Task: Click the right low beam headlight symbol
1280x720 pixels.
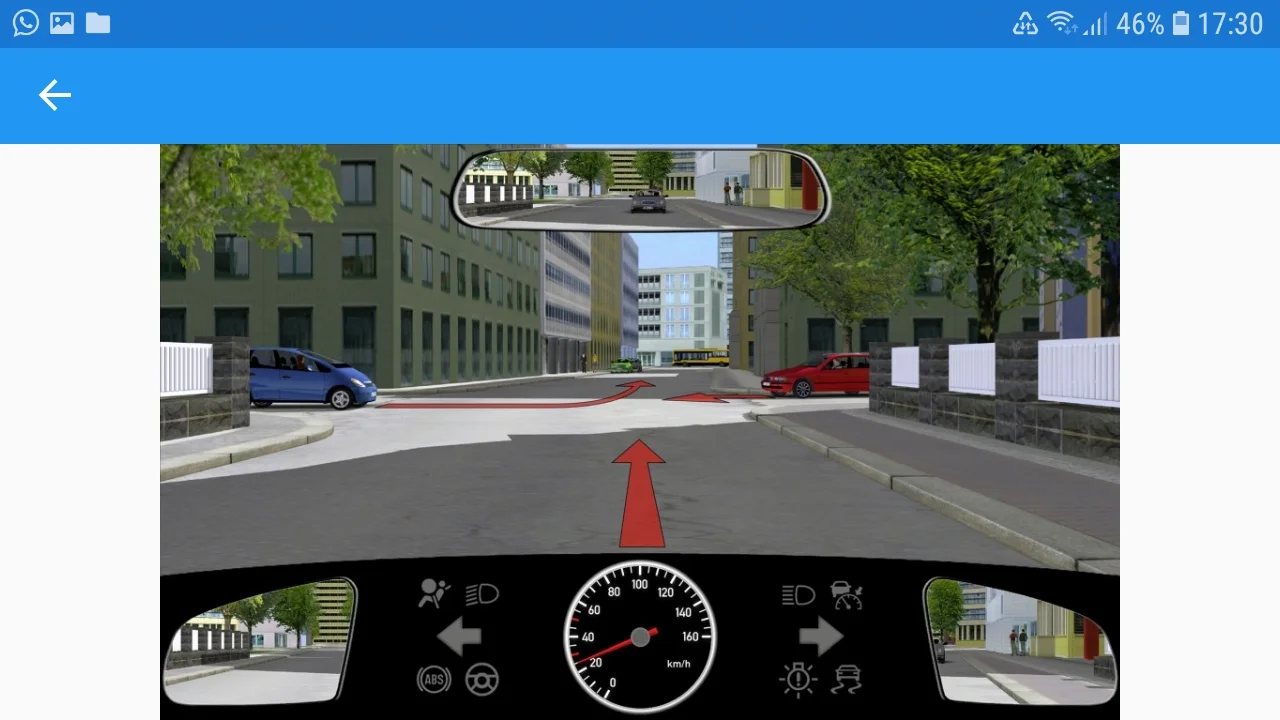Action: tap(796, 594)
